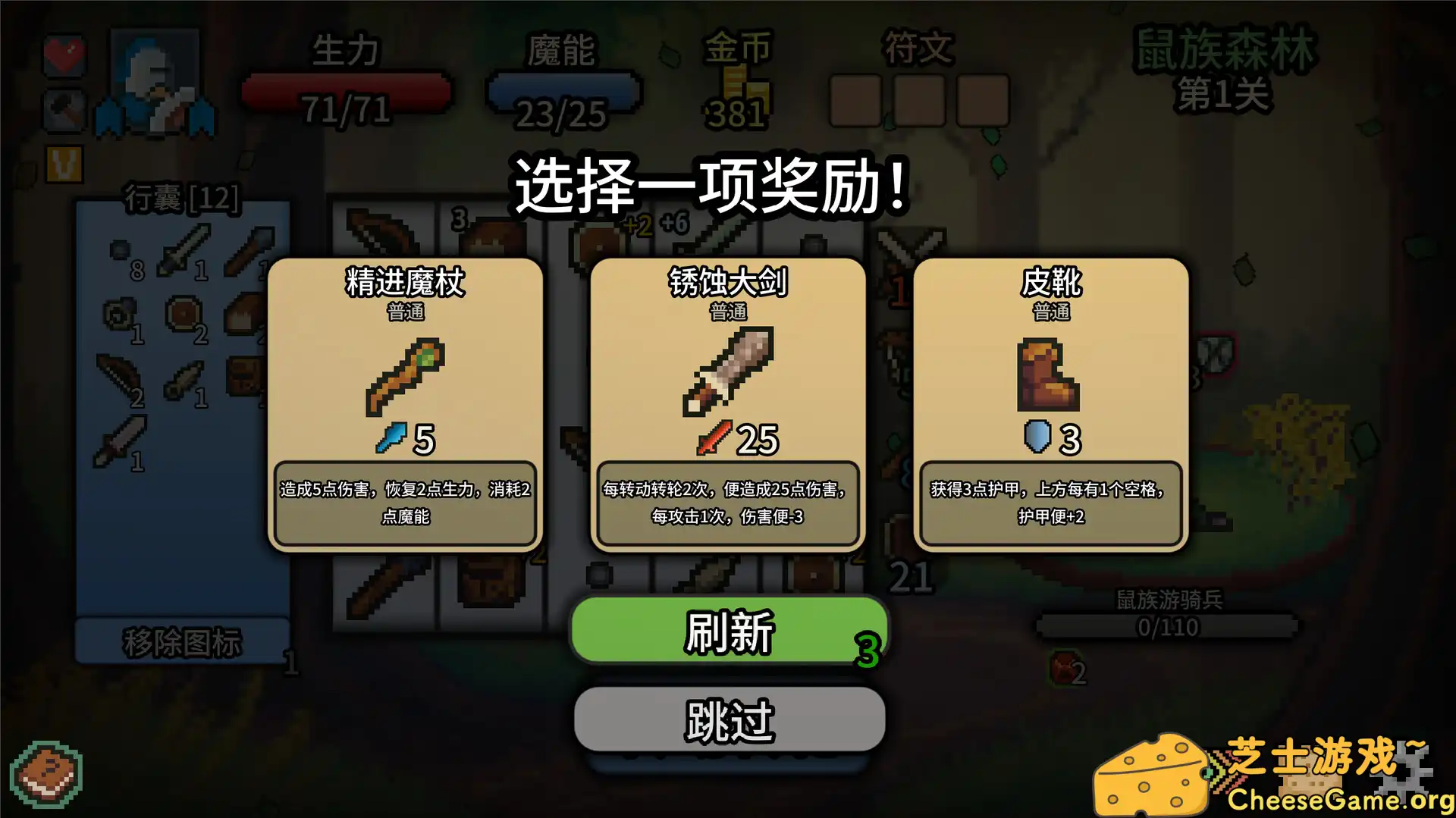Click the red heart health icon
The image size is (1456, 818).
64,53
